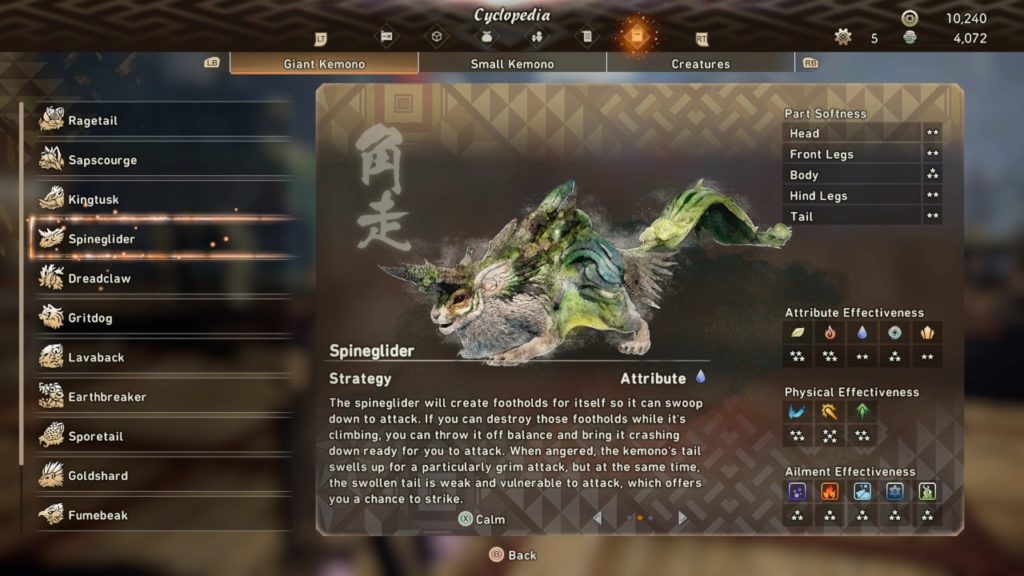Viewport: 1024px width, 576px height.
Task: Open the Gritdog entry
Action: pyautogui.click(x=160, y=318)
